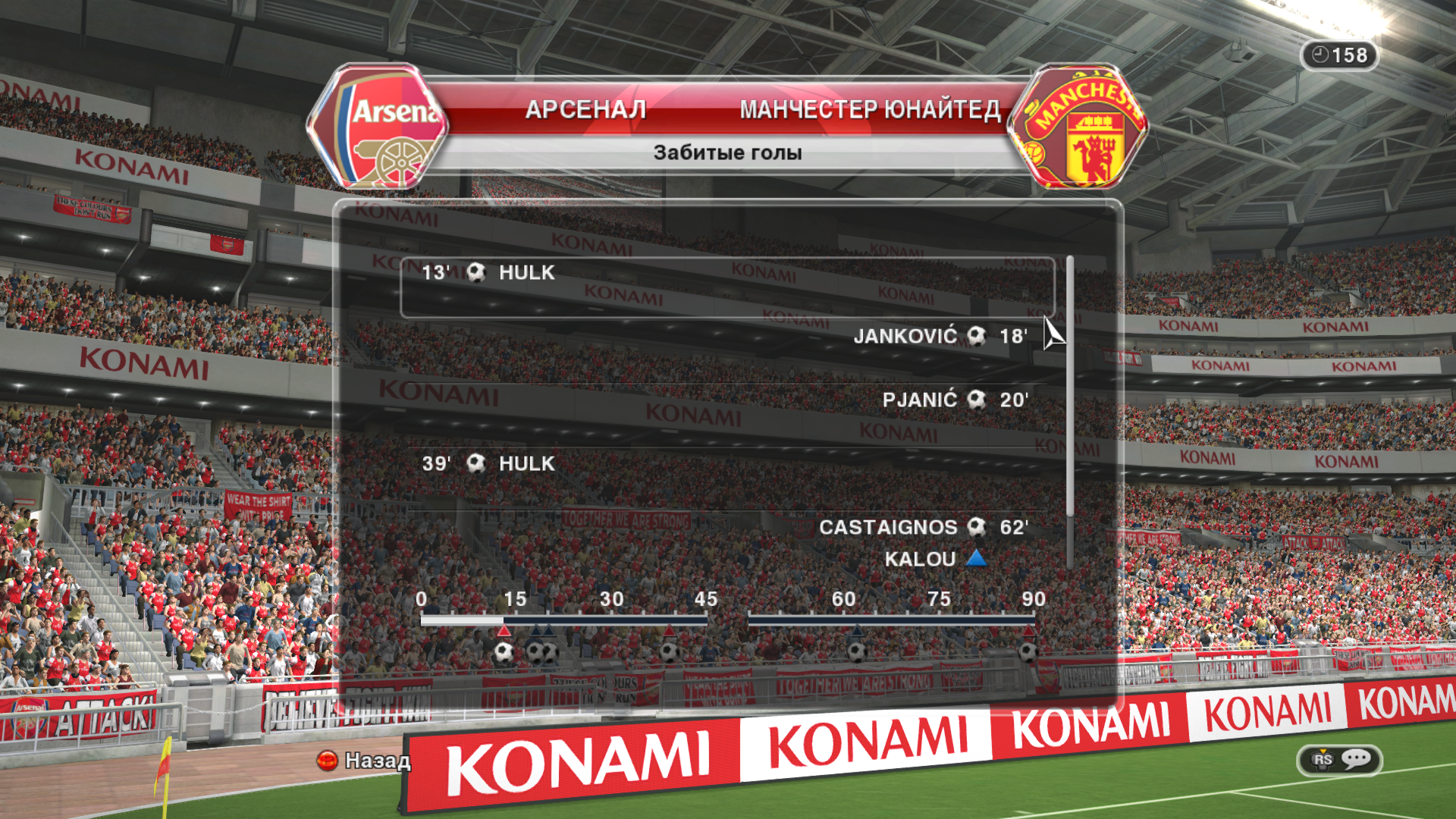The image size is (1456, 819).
Task: Go back using the Назад label
Action: (377, 760)
